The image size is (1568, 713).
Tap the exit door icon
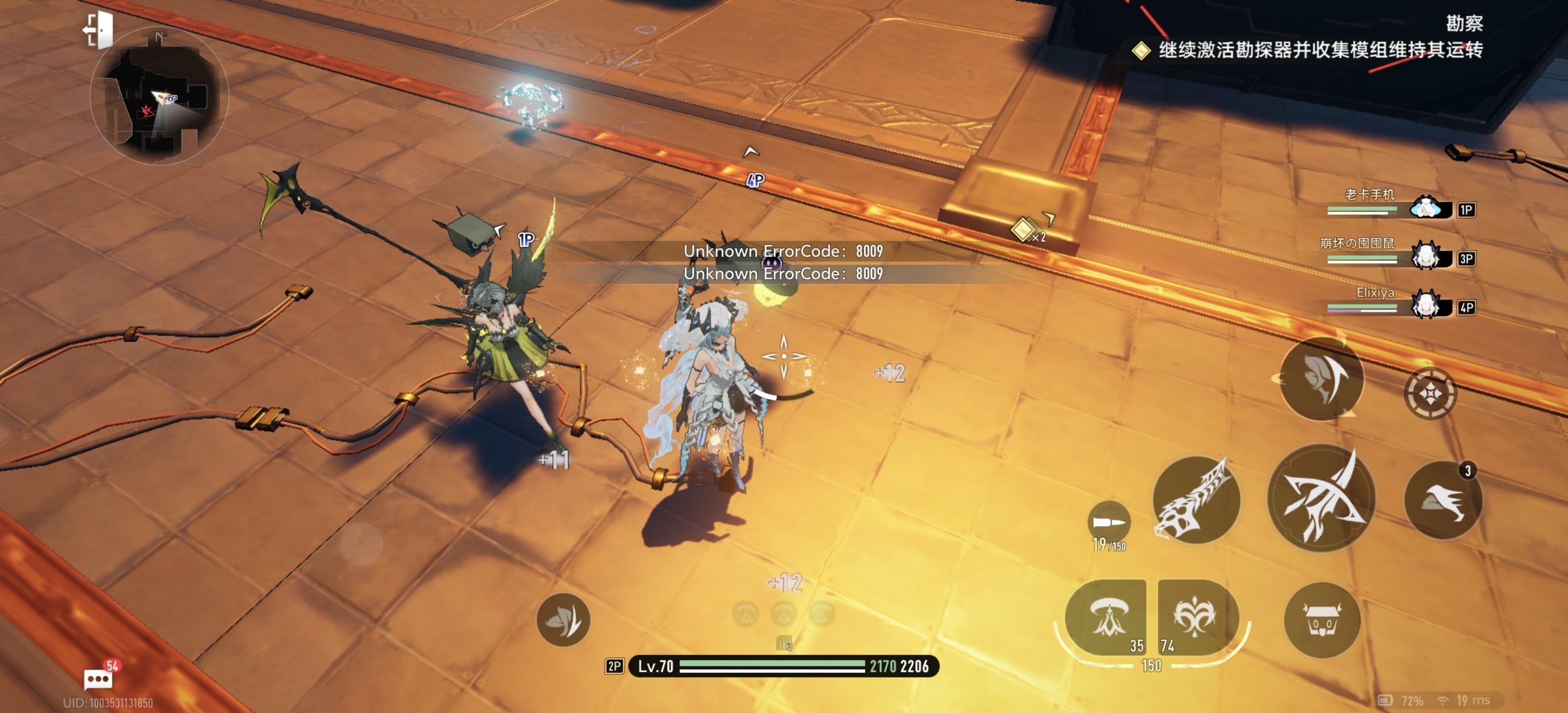tap(98, 29)
